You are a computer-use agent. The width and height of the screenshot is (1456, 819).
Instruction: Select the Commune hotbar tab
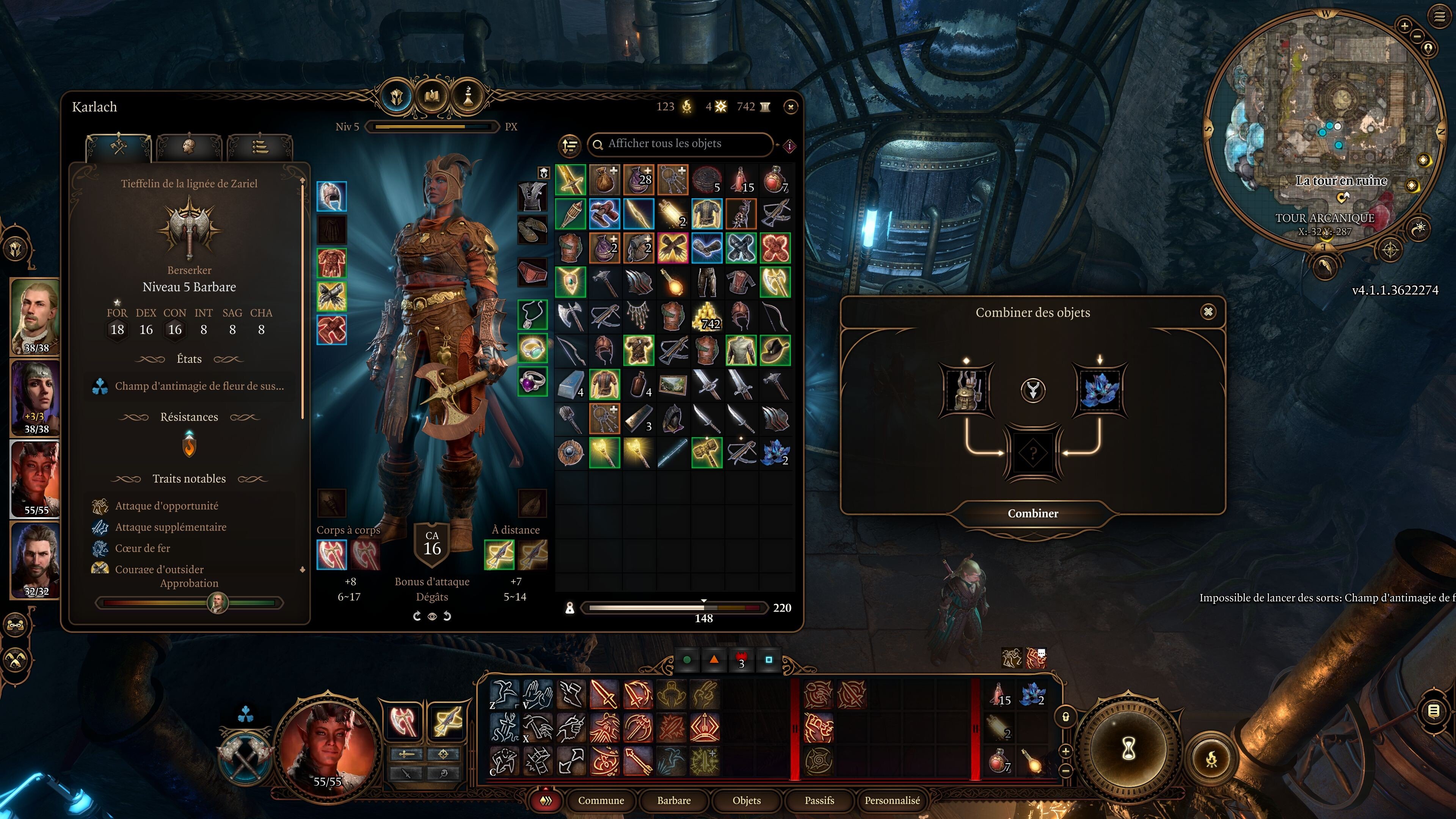(601, 800)
